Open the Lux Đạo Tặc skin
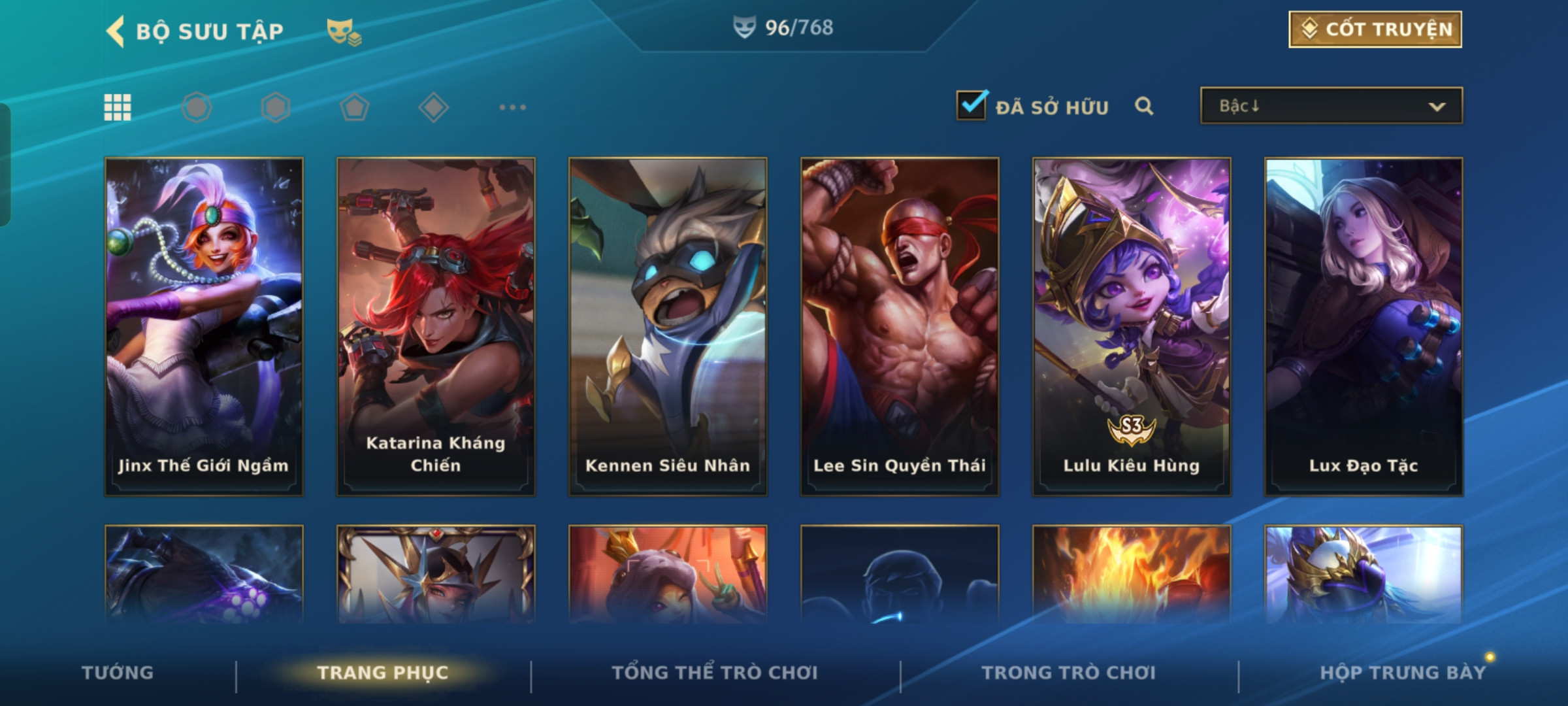Screen dimensions: 1568x706 point(1364,326)
